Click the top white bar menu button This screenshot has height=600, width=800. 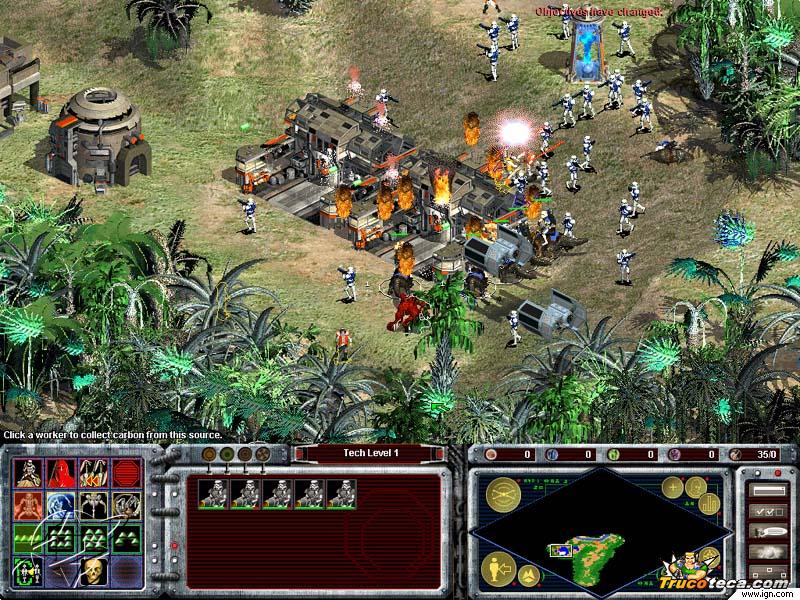click(x=767, y=491)
